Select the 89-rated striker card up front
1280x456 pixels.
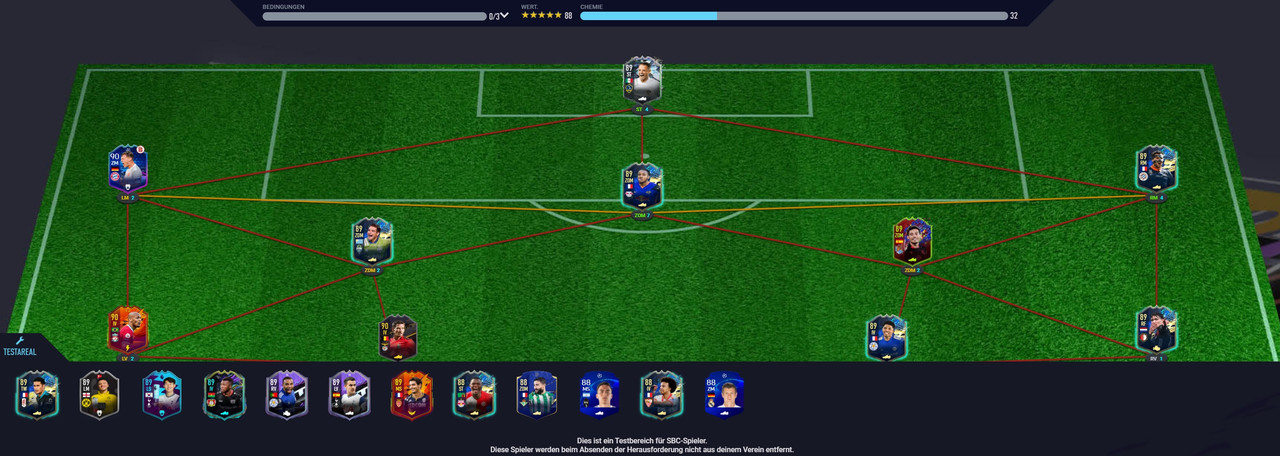coord(643,81)
